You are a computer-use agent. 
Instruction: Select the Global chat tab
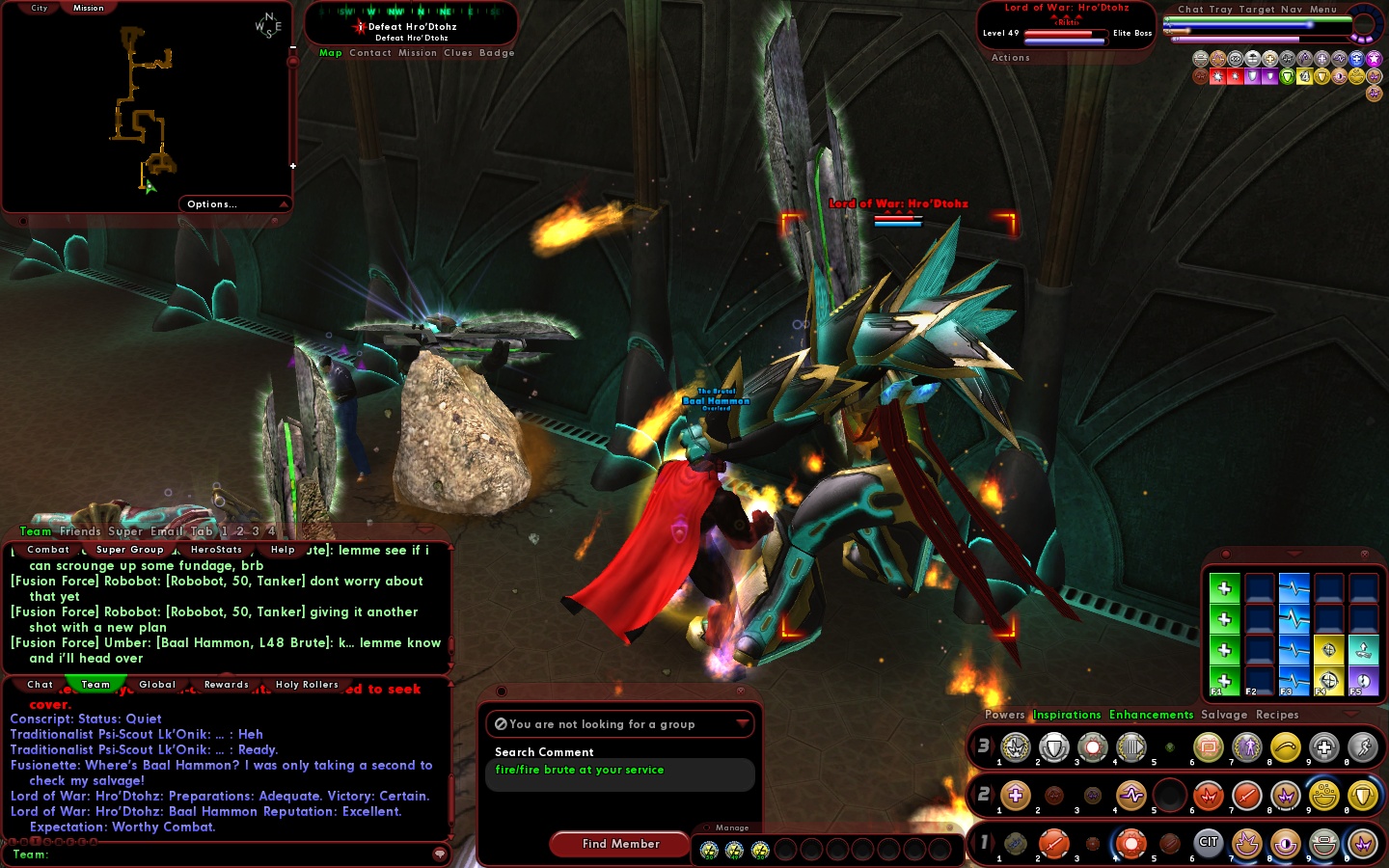click(157, 685)
